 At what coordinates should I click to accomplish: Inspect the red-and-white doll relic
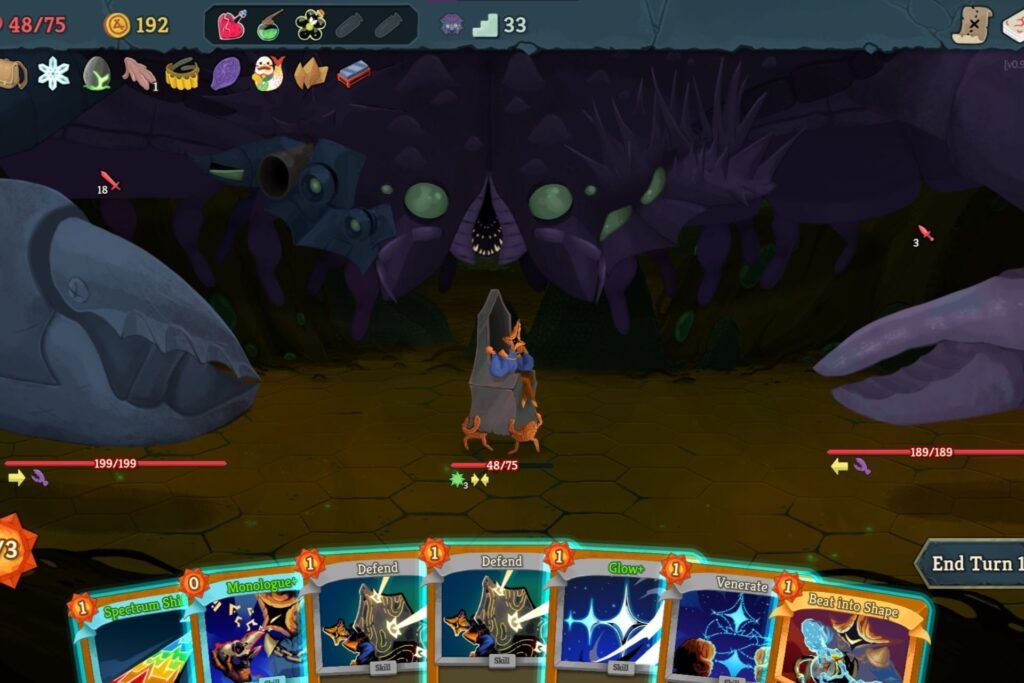(267, 73)
